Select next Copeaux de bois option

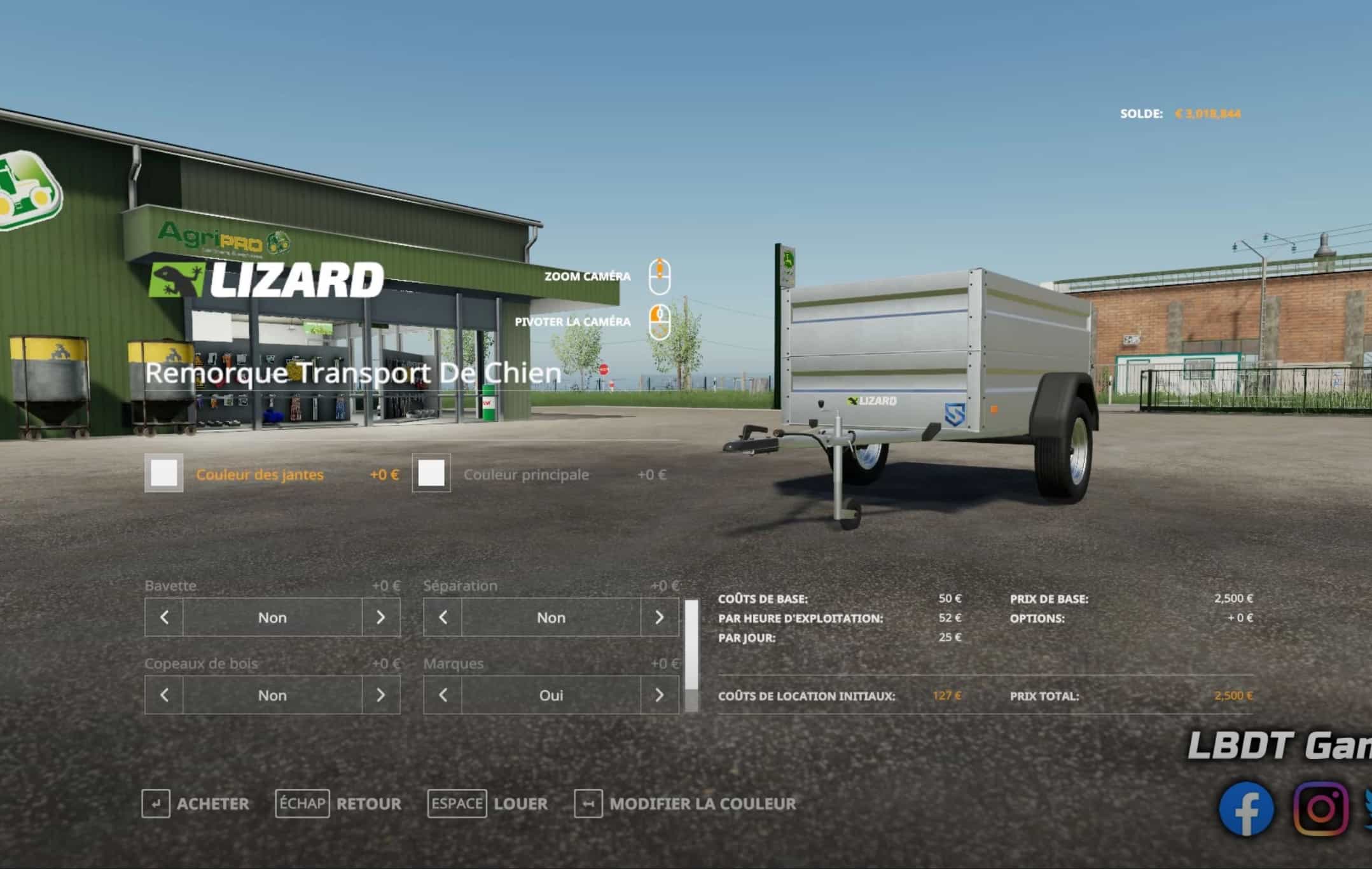click(x=380, y=695)
